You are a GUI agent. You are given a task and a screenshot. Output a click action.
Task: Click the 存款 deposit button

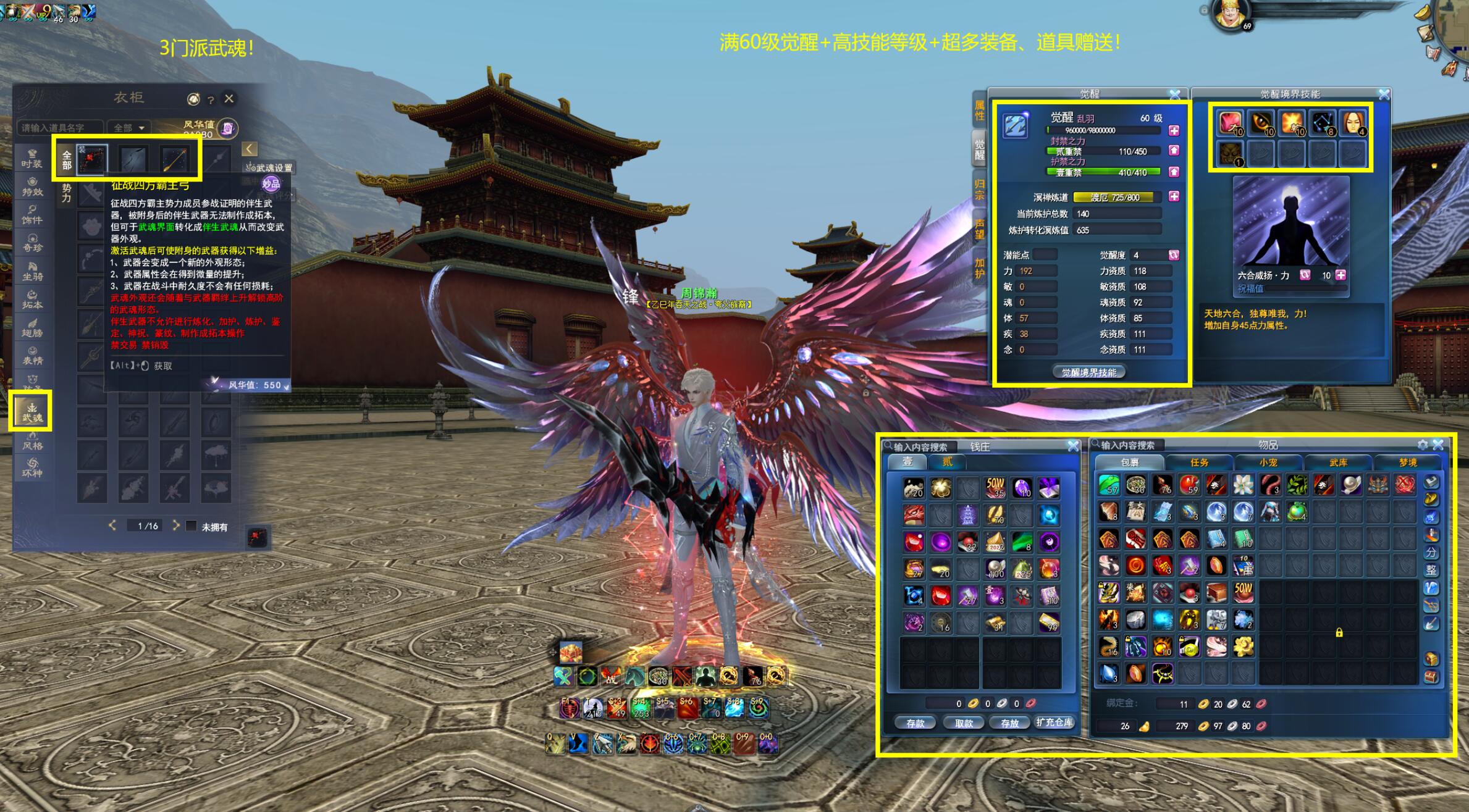915,723
